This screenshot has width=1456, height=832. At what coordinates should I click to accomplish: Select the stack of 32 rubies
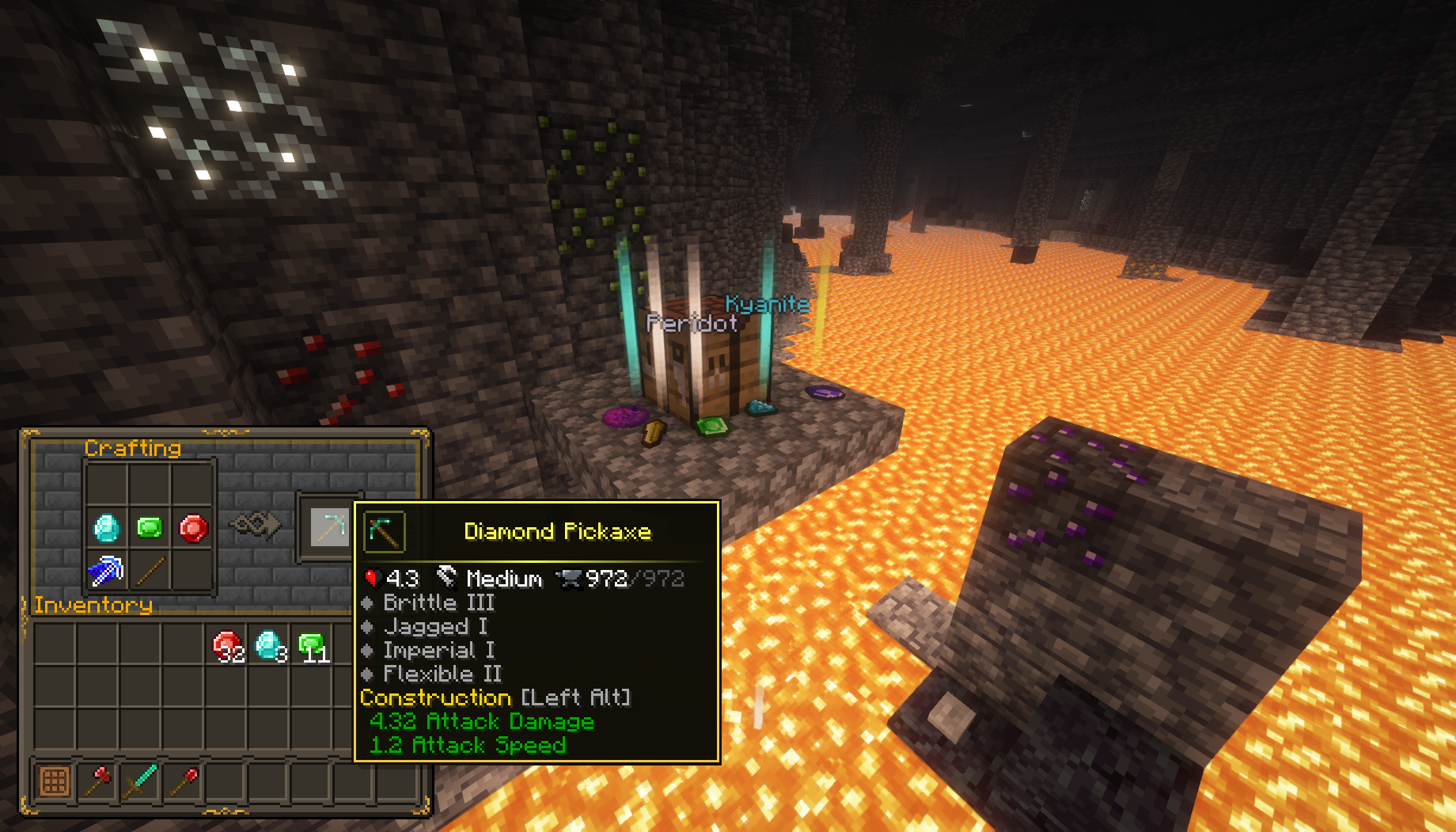coord(227,645)
